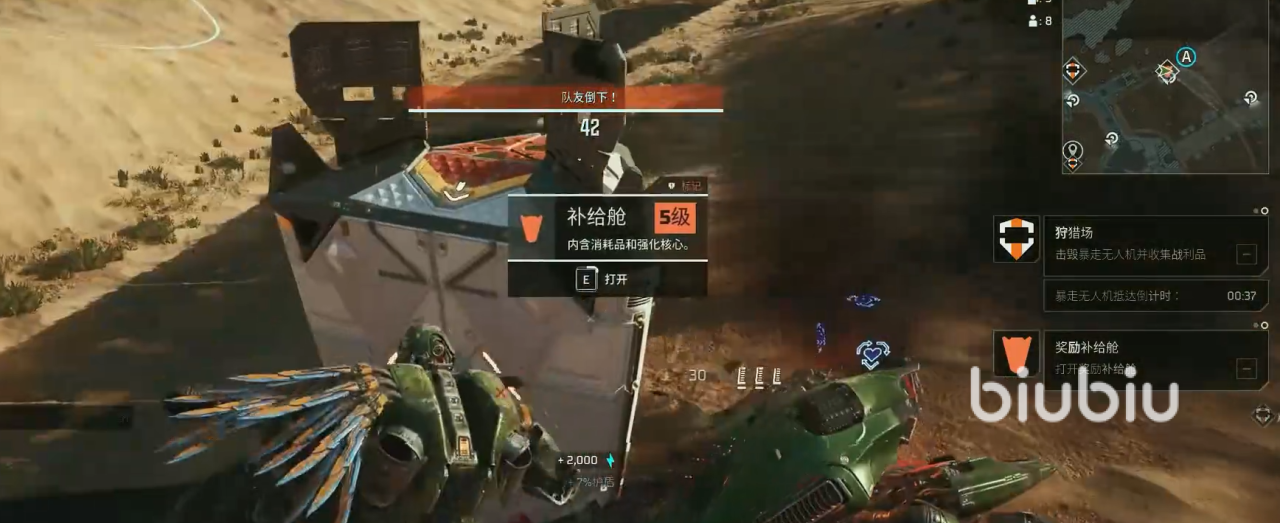Click the orange 奖励补给舱 objective icon
The width and height of the screenshot is (1280, 523).
click(1016, 354)
